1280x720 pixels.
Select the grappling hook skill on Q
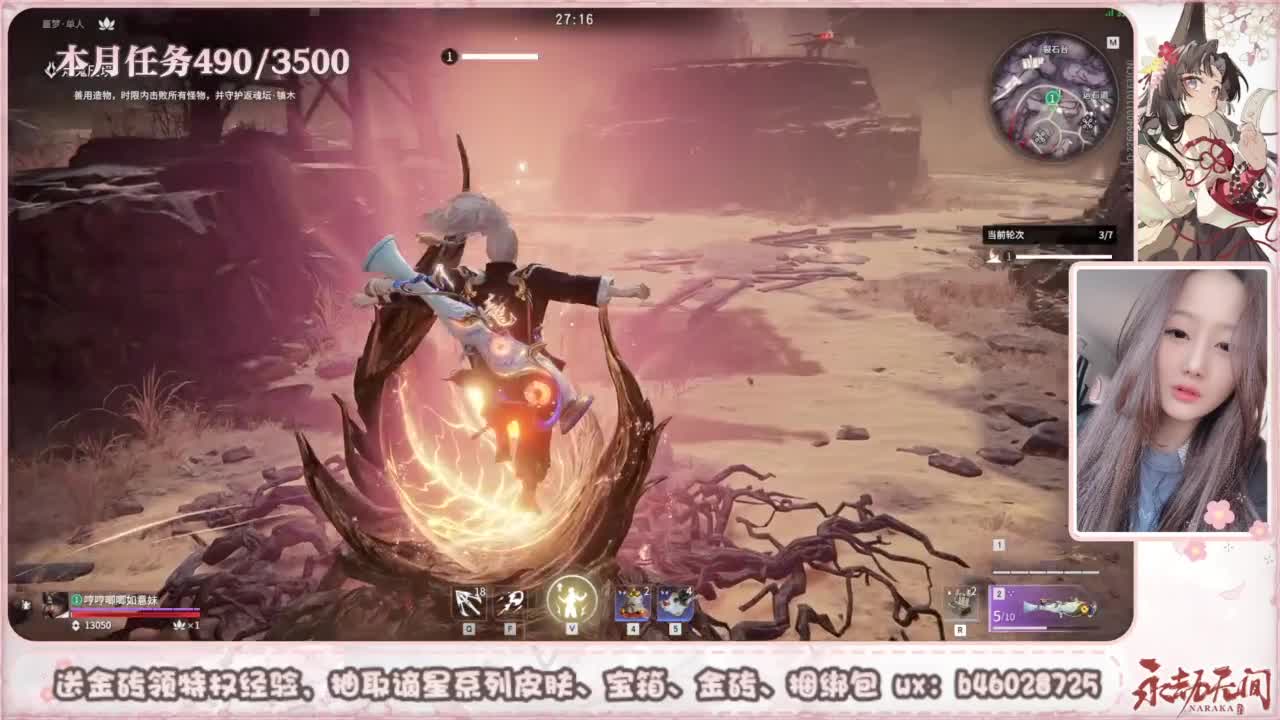[470, 601]
